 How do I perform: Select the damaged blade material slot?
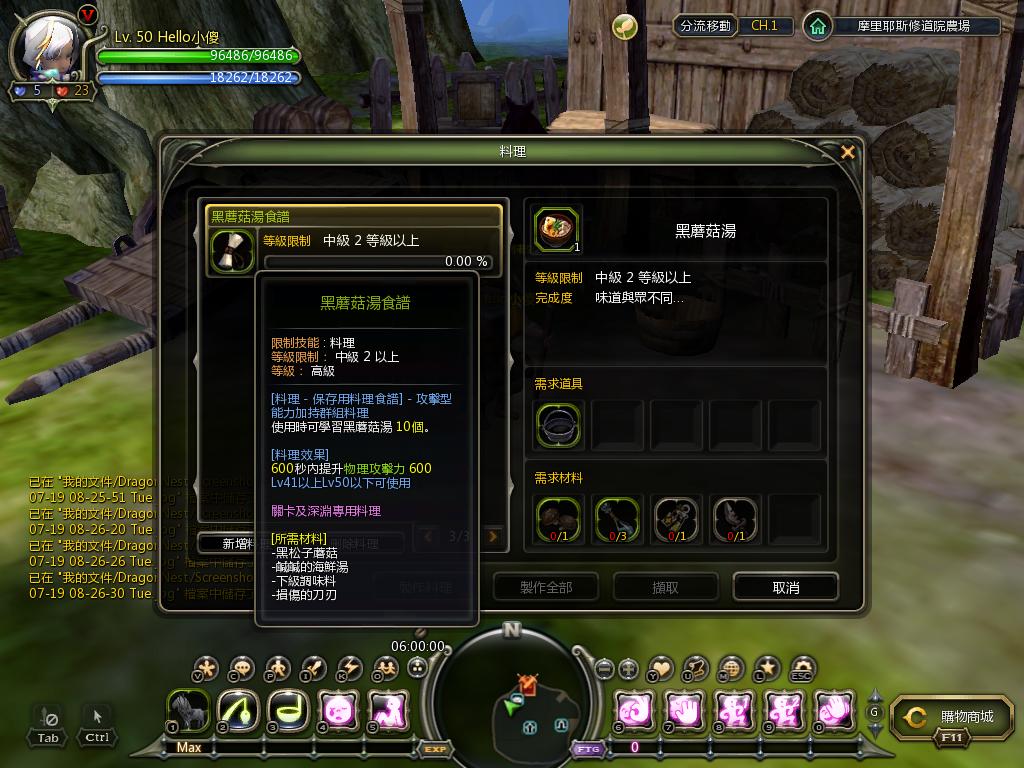tap(735, 519)
